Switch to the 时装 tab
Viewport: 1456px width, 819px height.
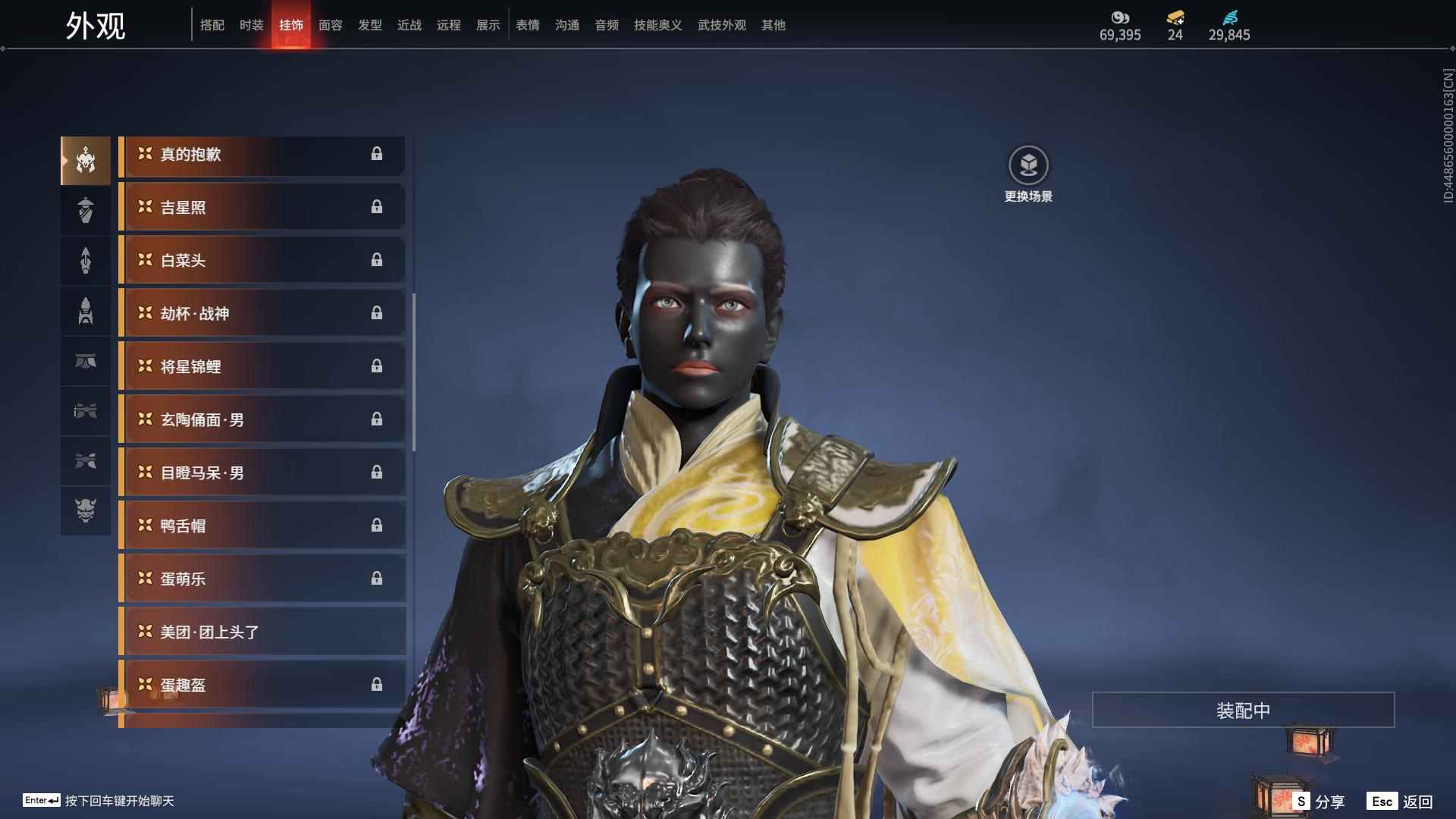(x=251, y=25)
